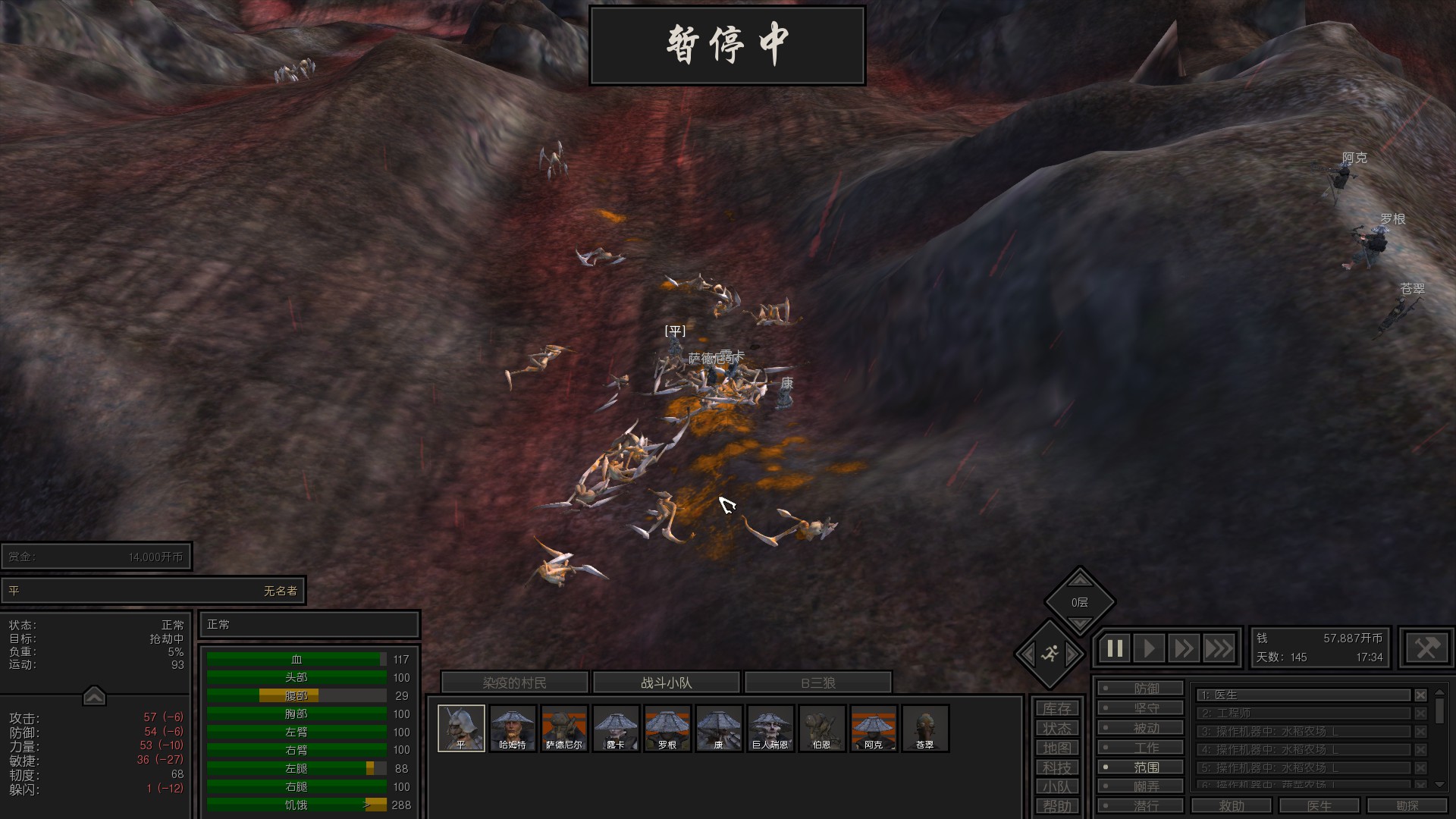Open the 地图 map screen

pyautogui.click(x=1056, y=748)
